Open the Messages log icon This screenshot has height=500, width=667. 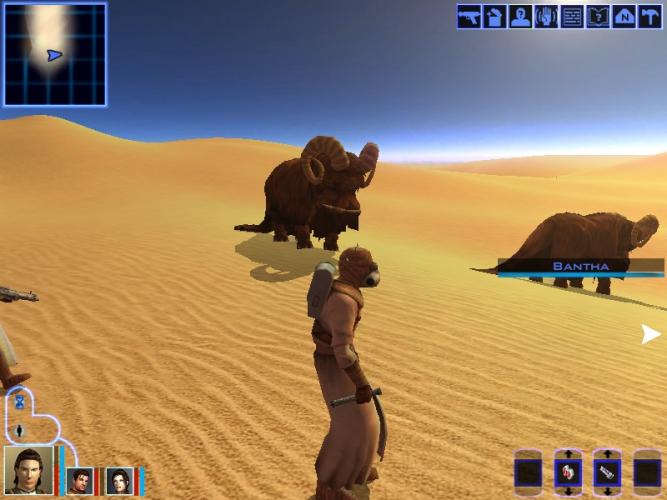pyautogui.click(x=572, y=17)
